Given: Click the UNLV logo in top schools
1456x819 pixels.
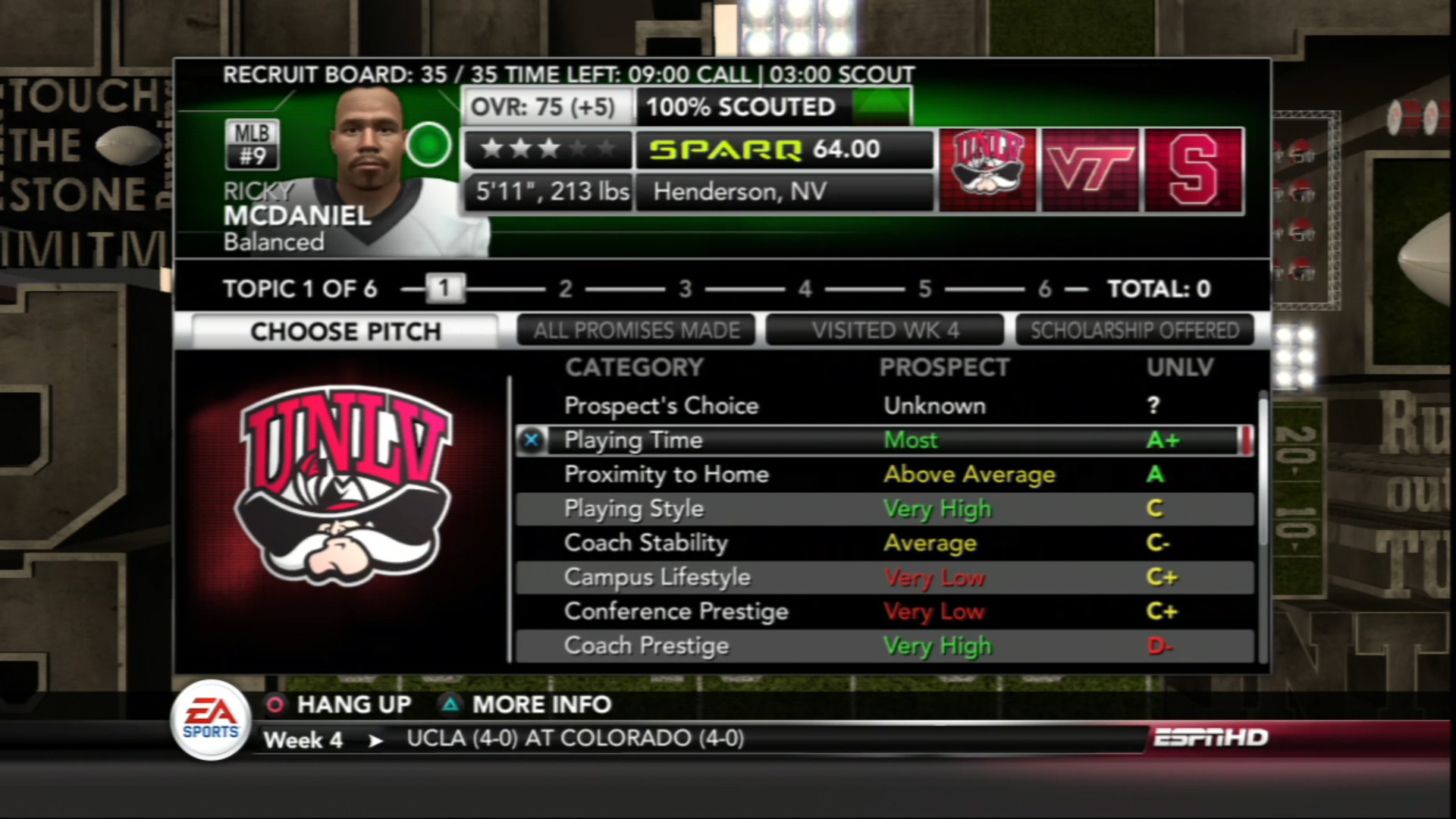Looking at the screenshot, I should click(x=987, y=170).
